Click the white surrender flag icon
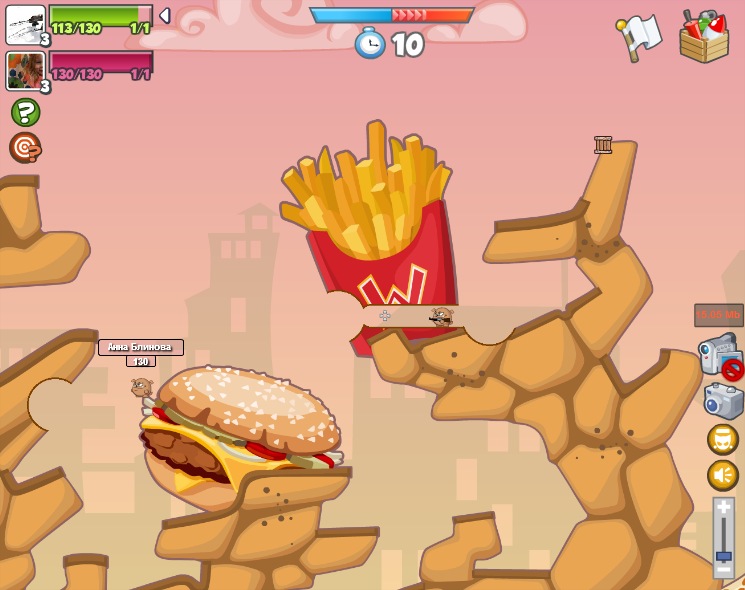This screenshot has width=745, height=590. (x=640, y=36)
